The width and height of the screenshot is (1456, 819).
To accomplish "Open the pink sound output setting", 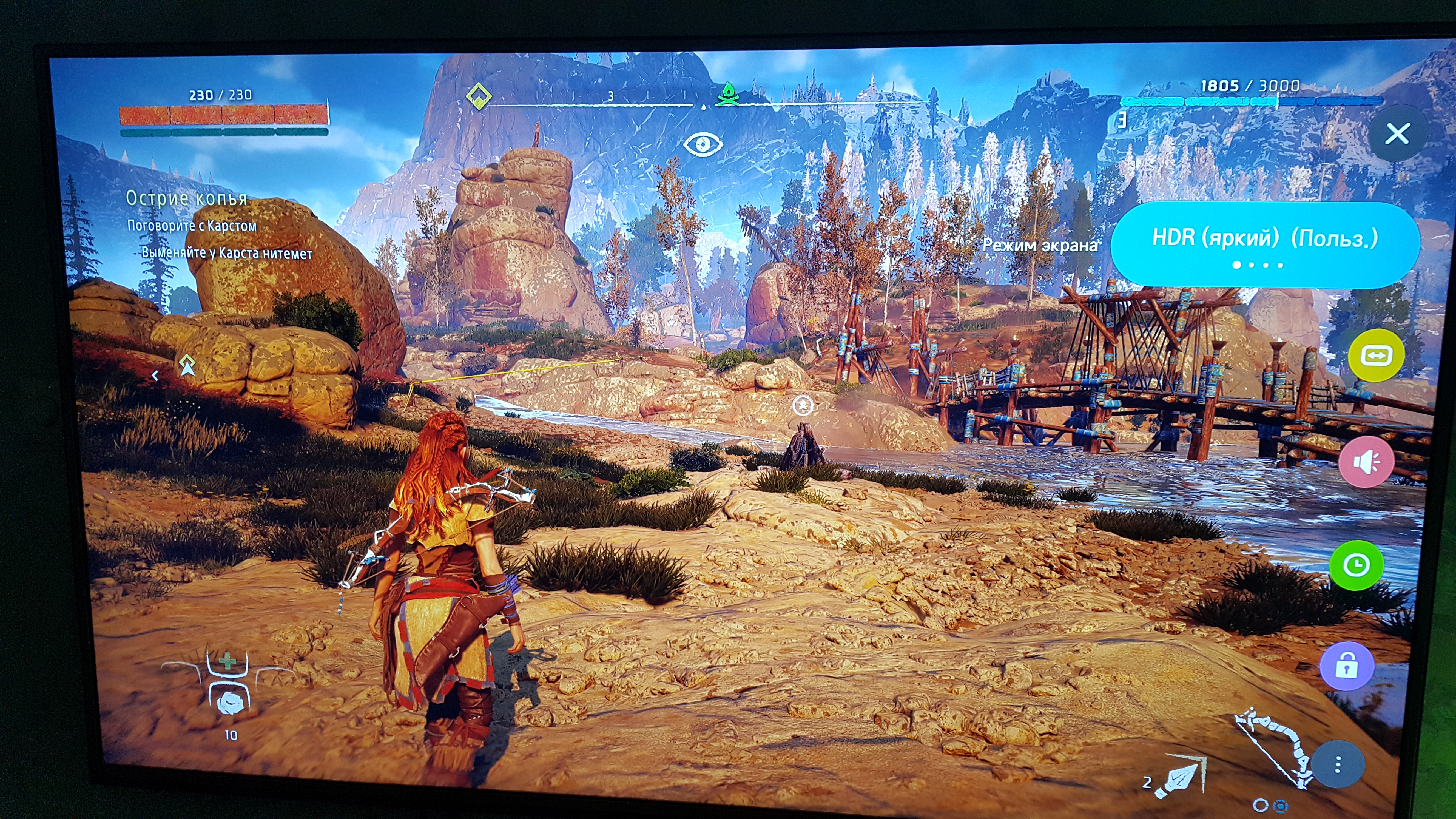I will point(1367,462).
